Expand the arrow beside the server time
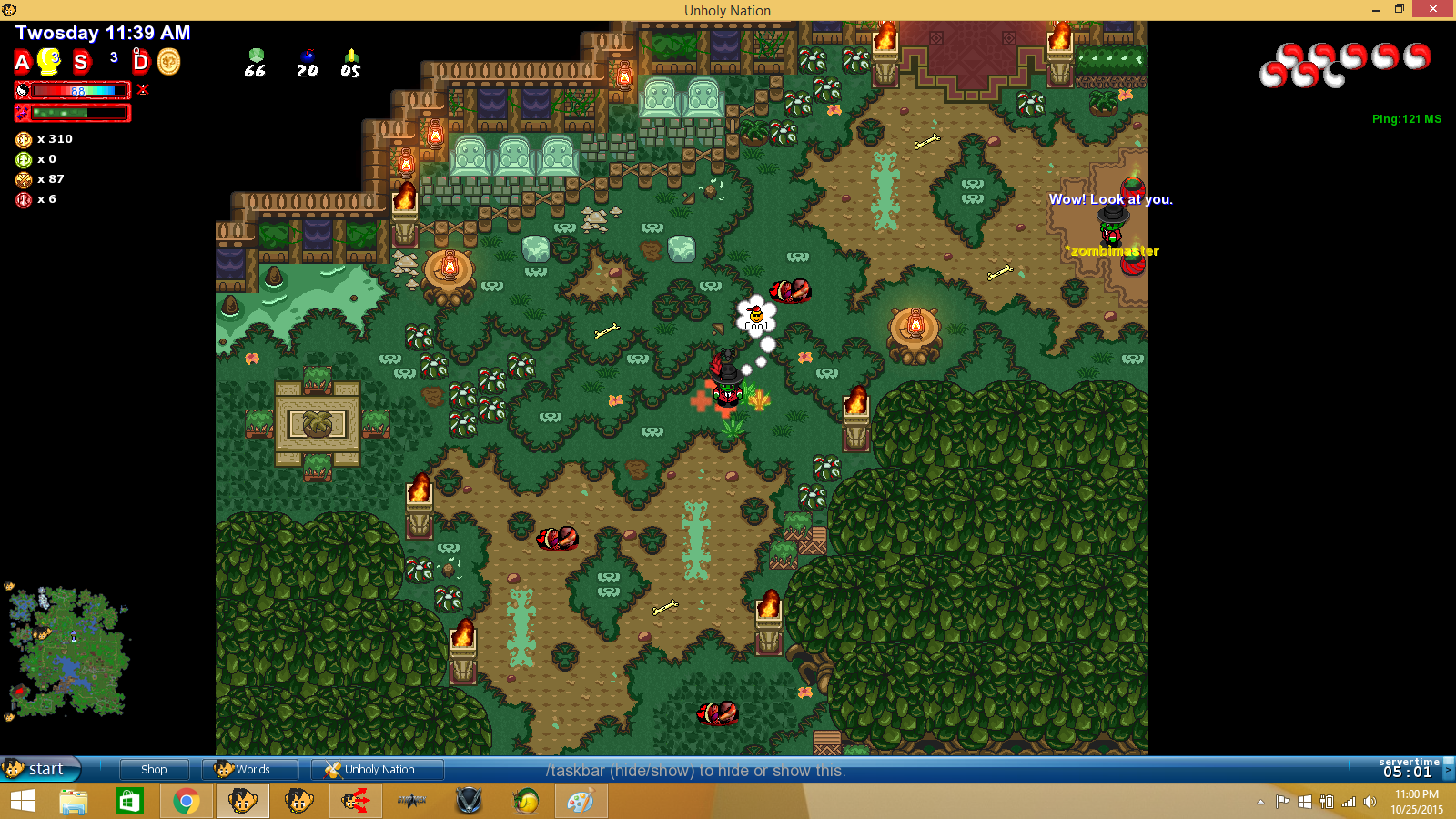This screenshot has height=819, width=1456. (x=1449, y=770)
